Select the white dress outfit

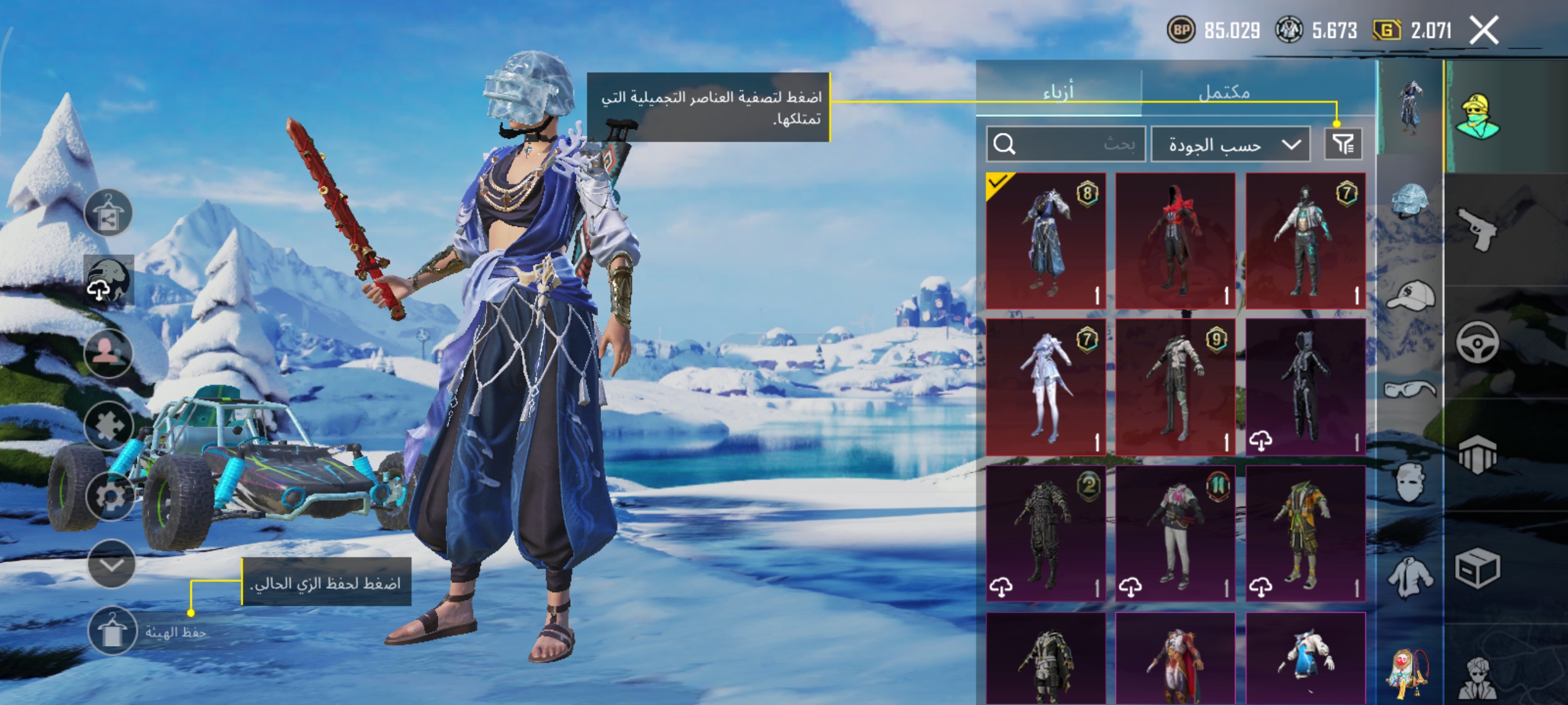tap(1046, 387)
